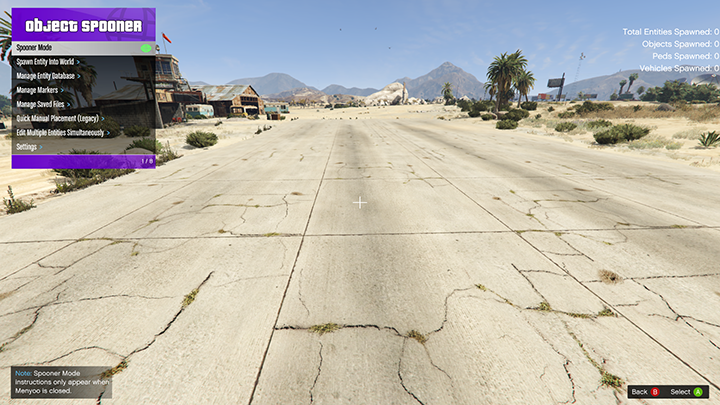The width and height of the screenshot is (720, 405).
Task: Choose Quick Manual Placement (Legacy)
Action: click(83, 118)
